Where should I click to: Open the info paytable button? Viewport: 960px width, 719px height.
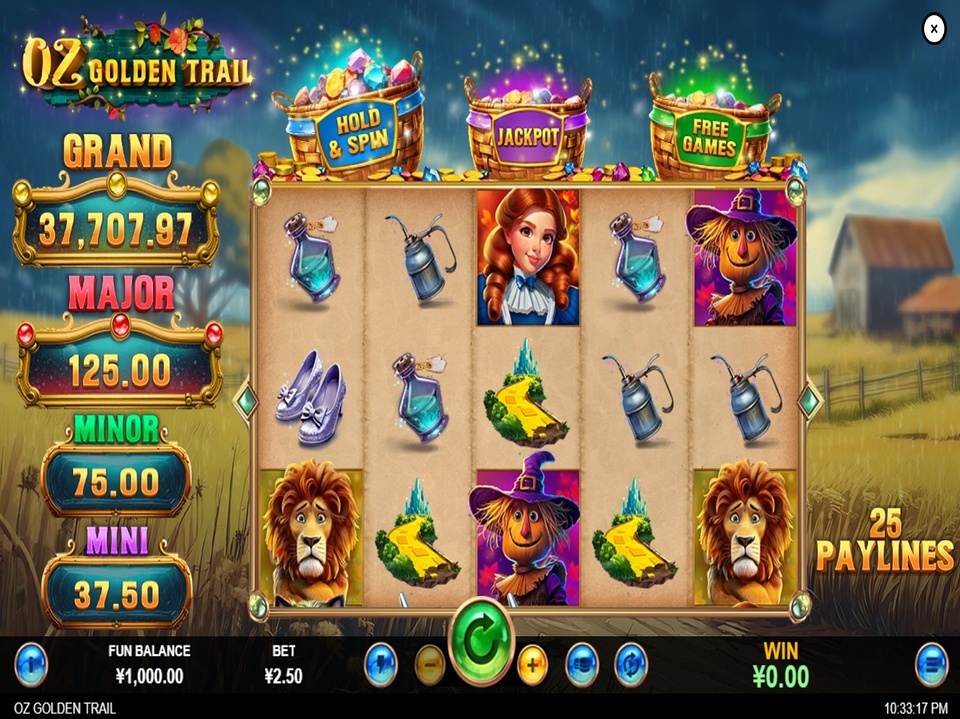[x=31, y=665]
